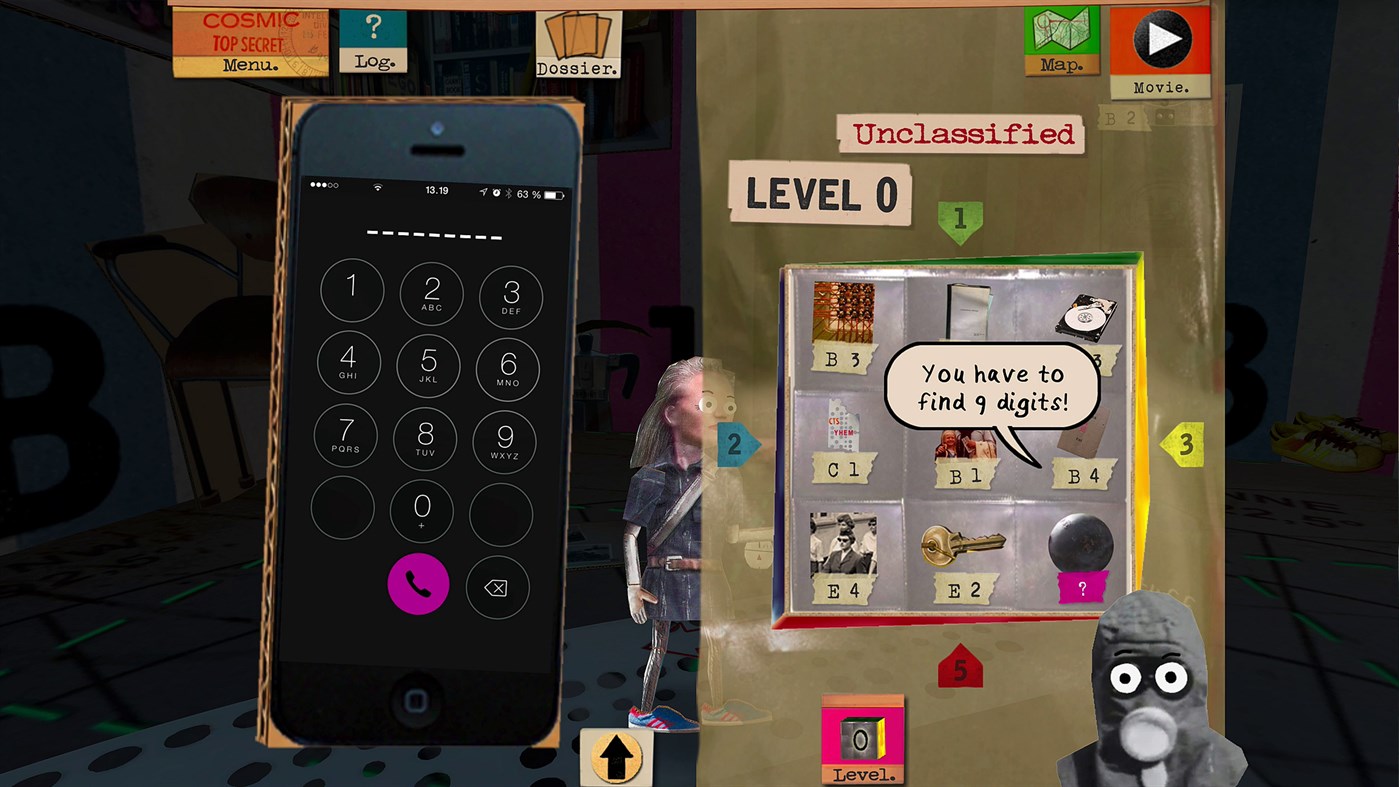
Task: Select the golden key in cell E2
Action: point(963,545)
